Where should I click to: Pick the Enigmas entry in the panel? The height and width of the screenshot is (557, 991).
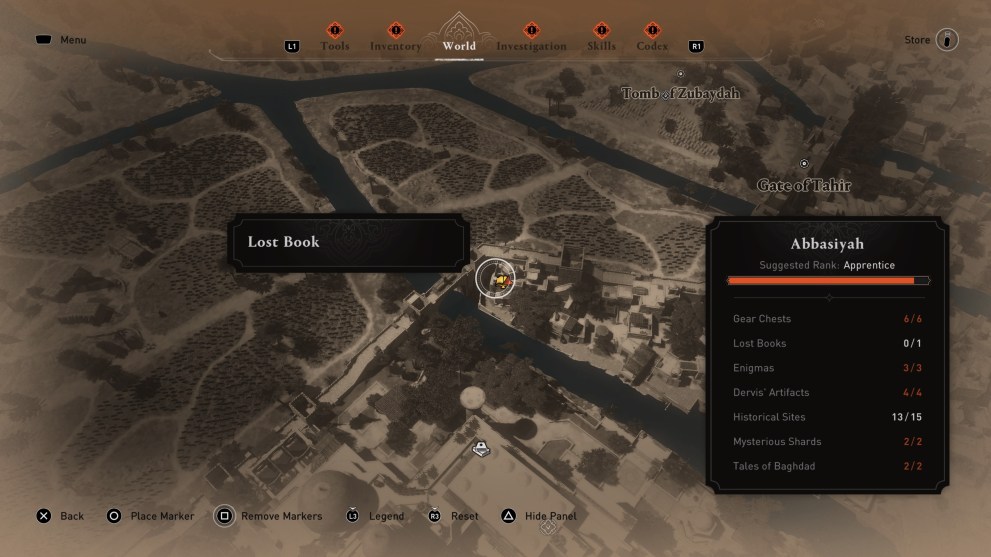click(827, 368)
